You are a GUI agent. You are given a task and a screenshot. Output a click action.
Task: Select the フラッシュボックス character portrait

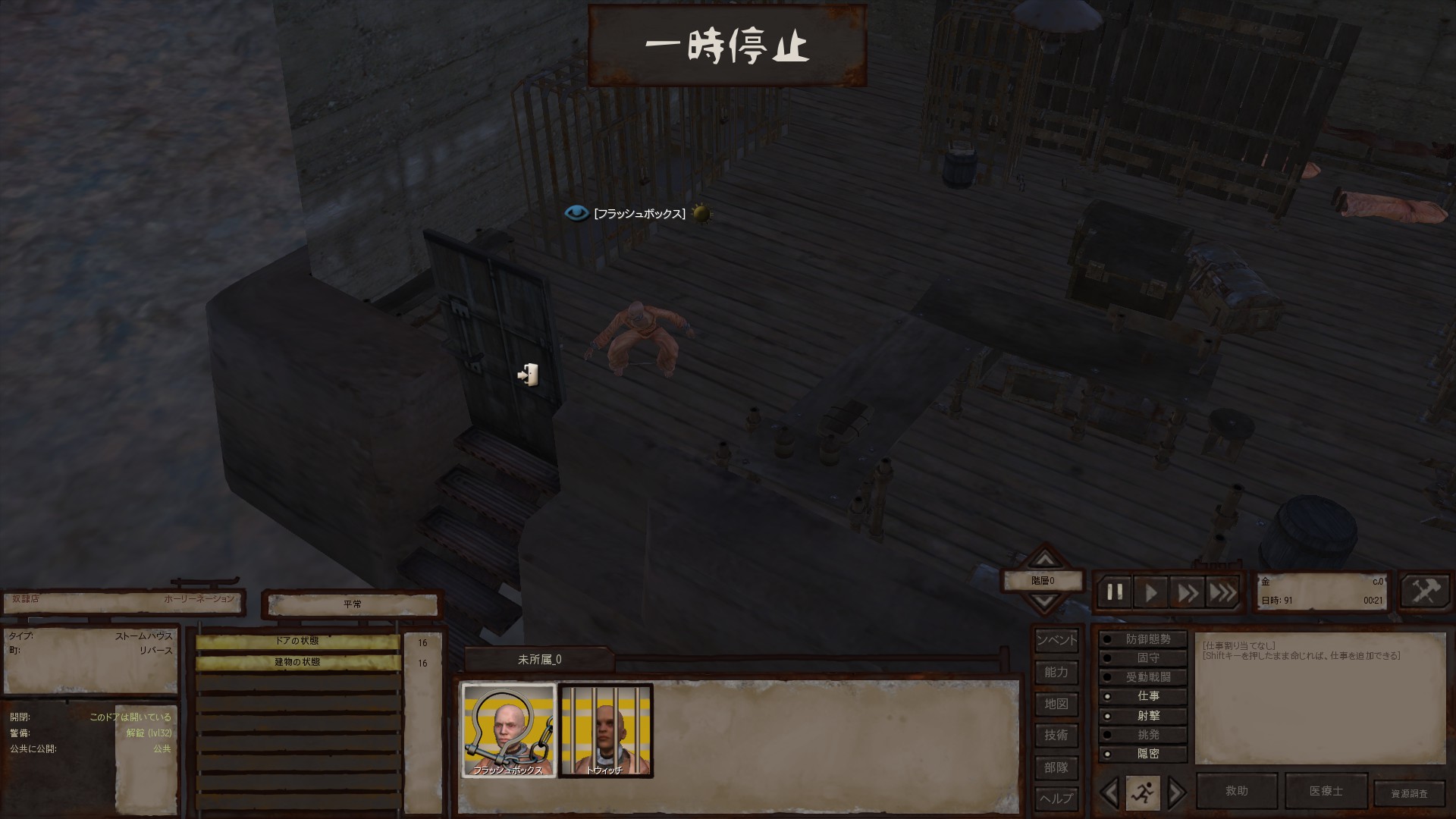tap(509, 730)
